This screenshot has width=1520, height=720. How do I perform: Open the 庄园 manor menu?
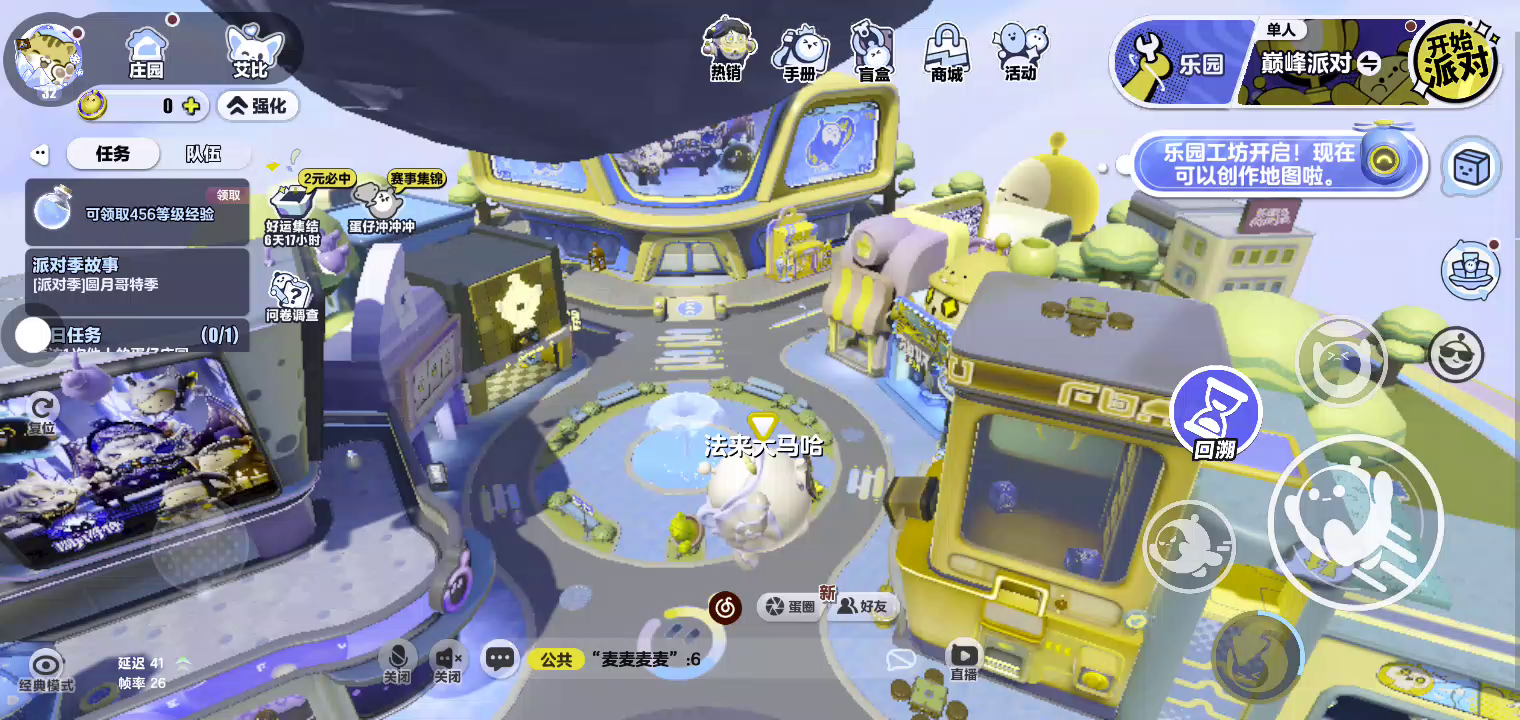coord(146,52)
